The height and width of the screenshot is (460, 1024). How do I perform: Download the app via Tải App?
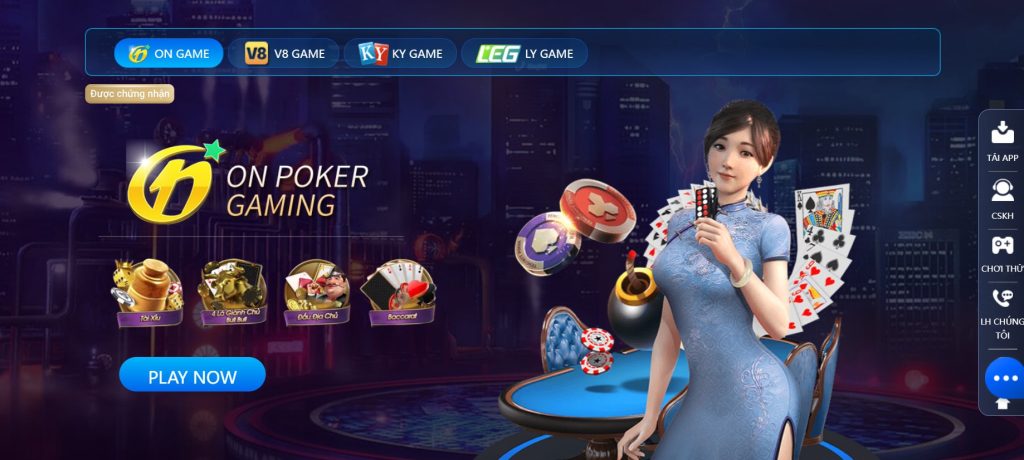click(1002, 141)
